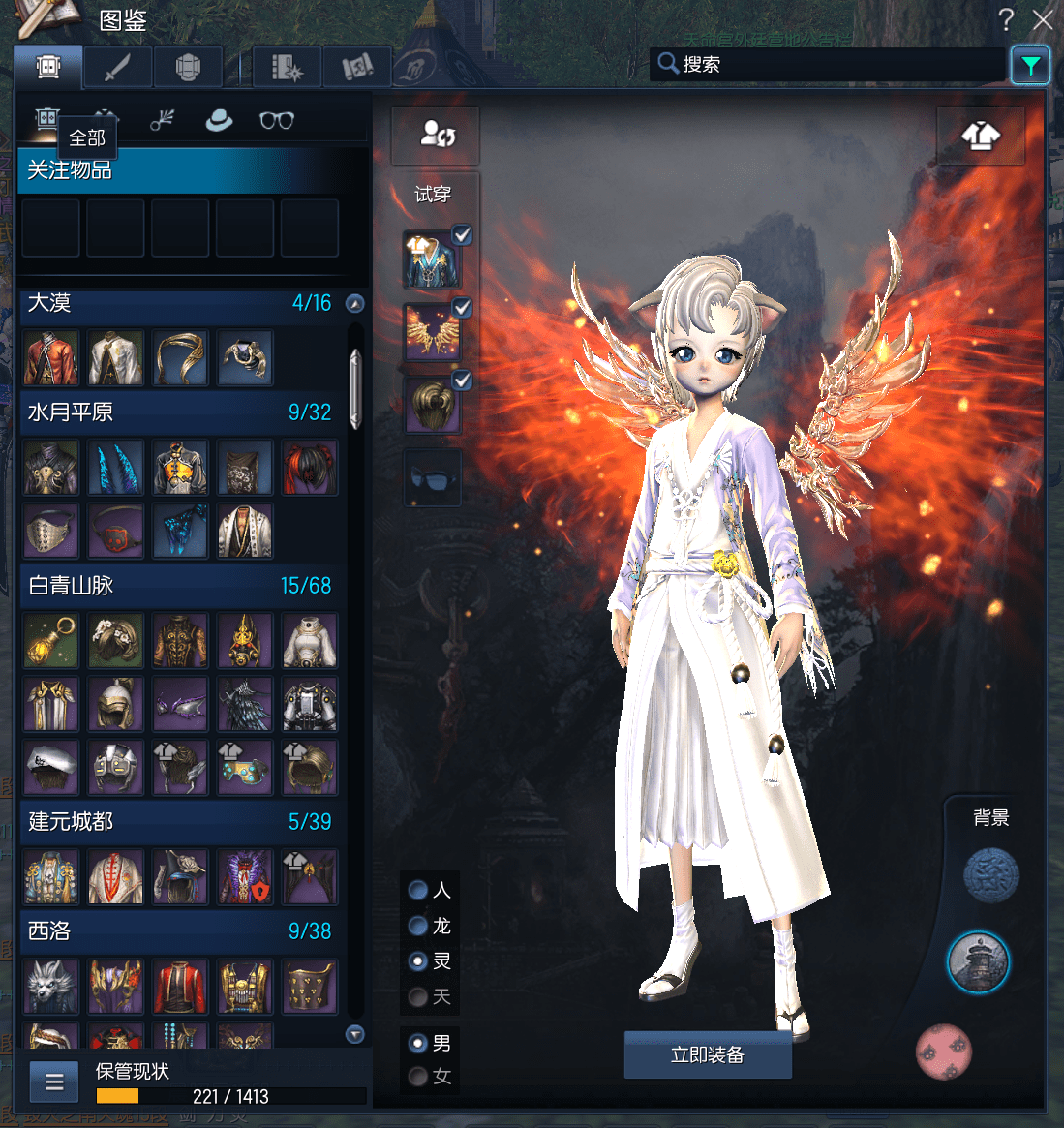
Task: Choose the 龙 race option
Action: (418, 927)
